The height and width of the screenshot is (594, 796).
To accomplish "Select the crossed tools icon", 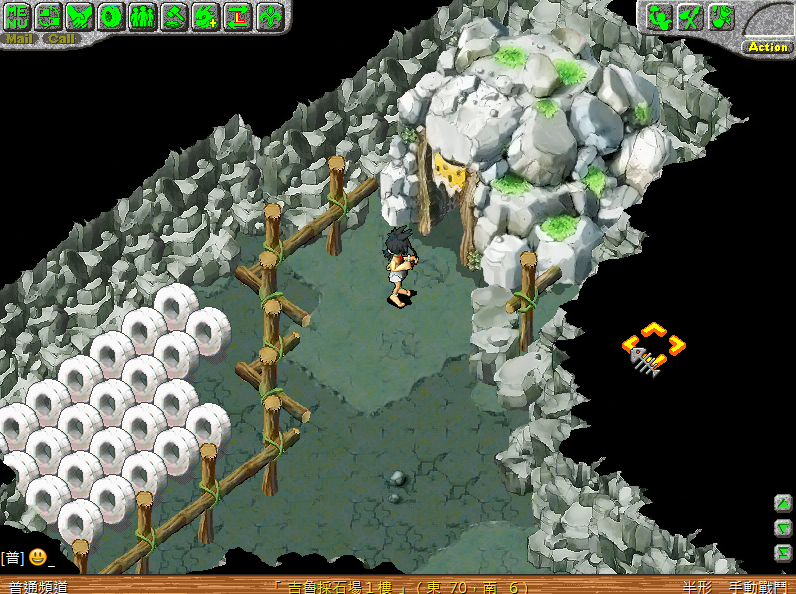I will [689, 16].
